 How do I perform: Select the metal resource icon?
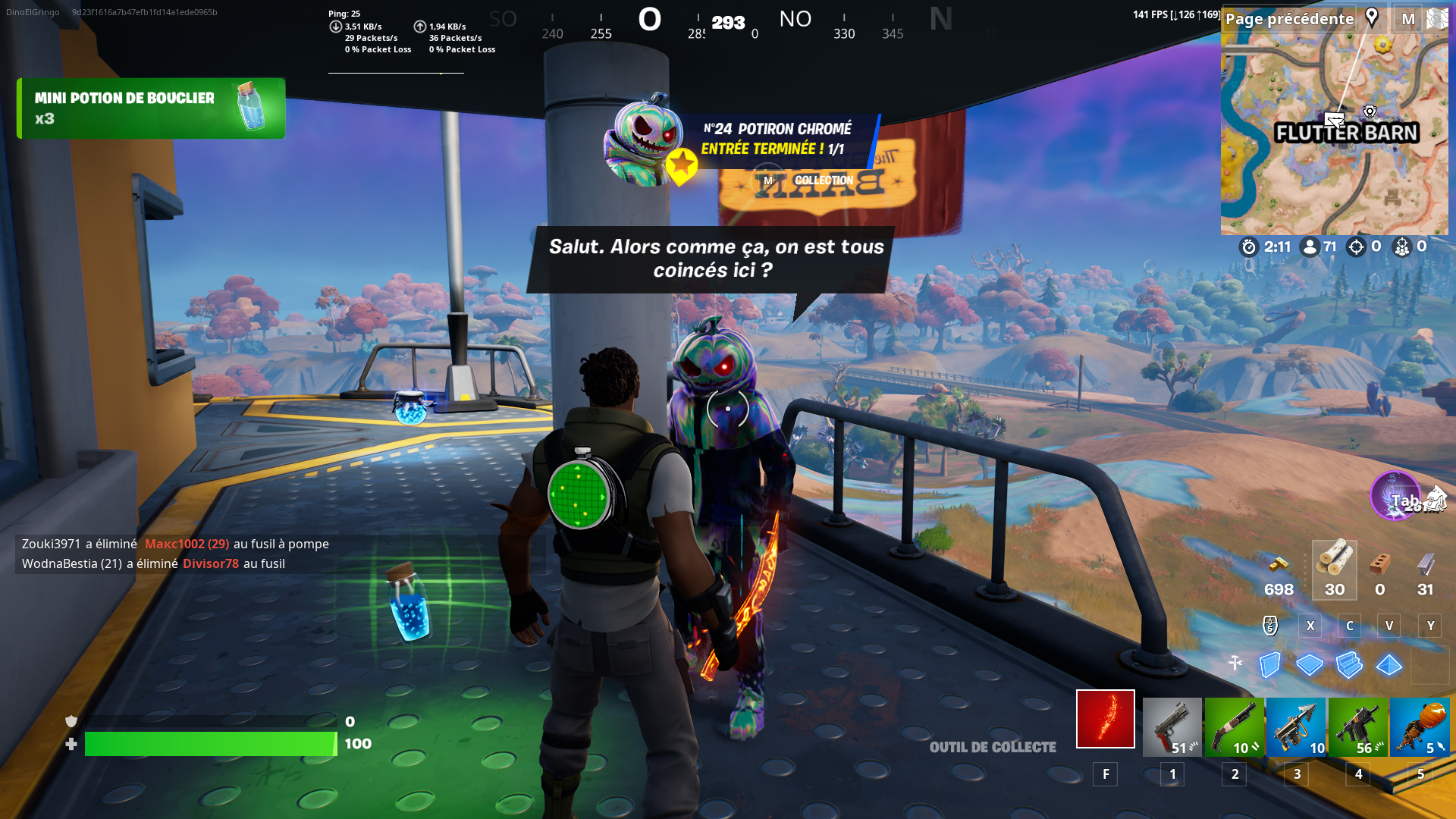click(x=1423, y=565)
